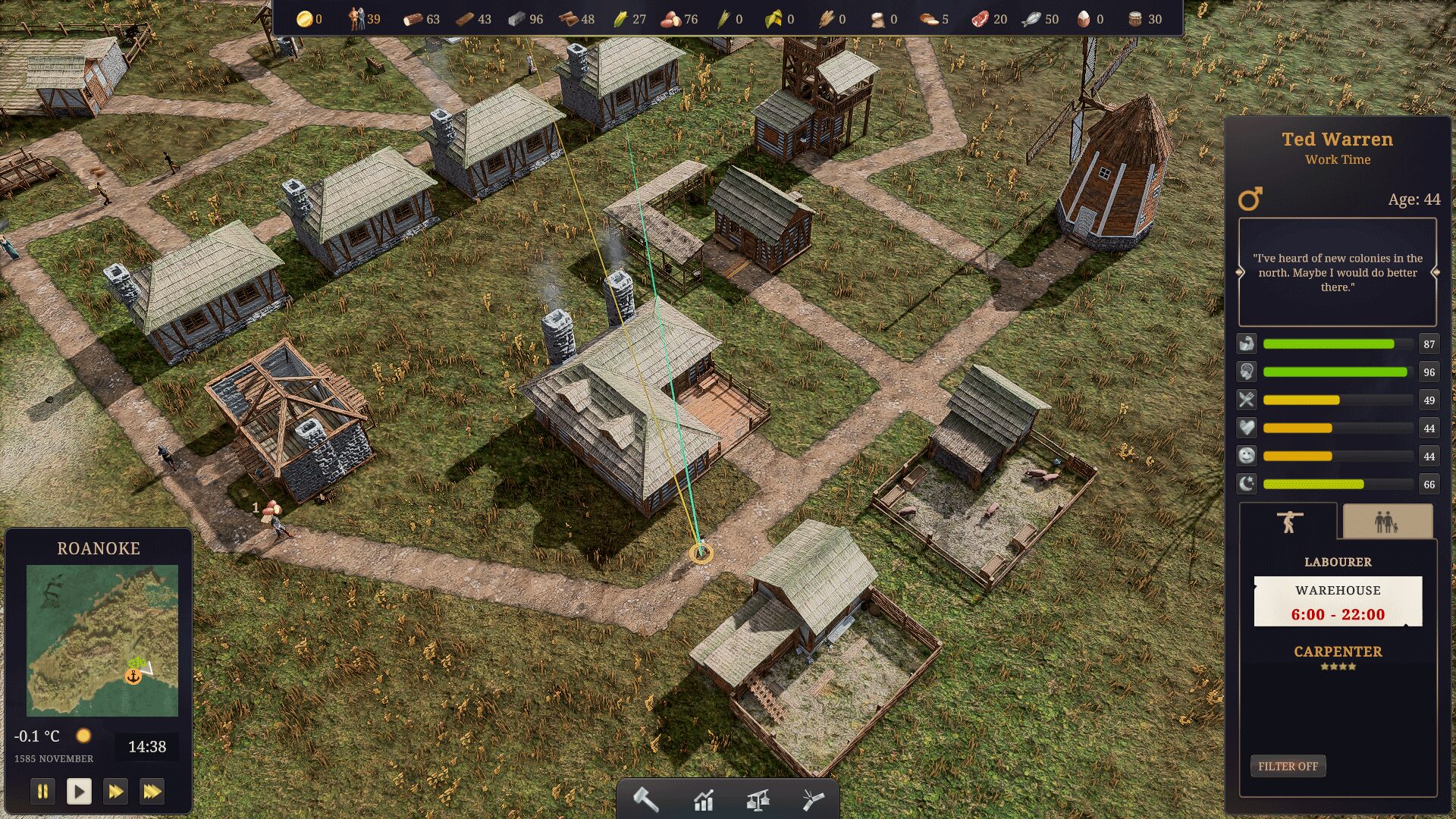Click the Carpenter profession label
The width and height of the screenshot is (1456, 819).
pyautogui.click(x=1338, y=651)
